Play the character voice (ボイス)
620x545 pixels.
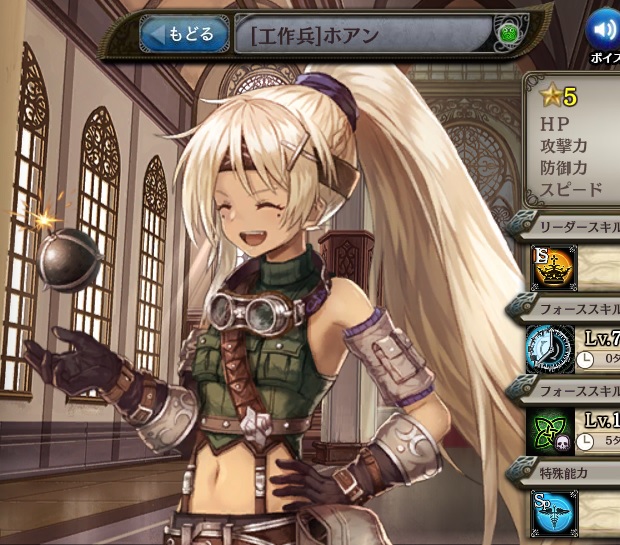coord(603,31)
